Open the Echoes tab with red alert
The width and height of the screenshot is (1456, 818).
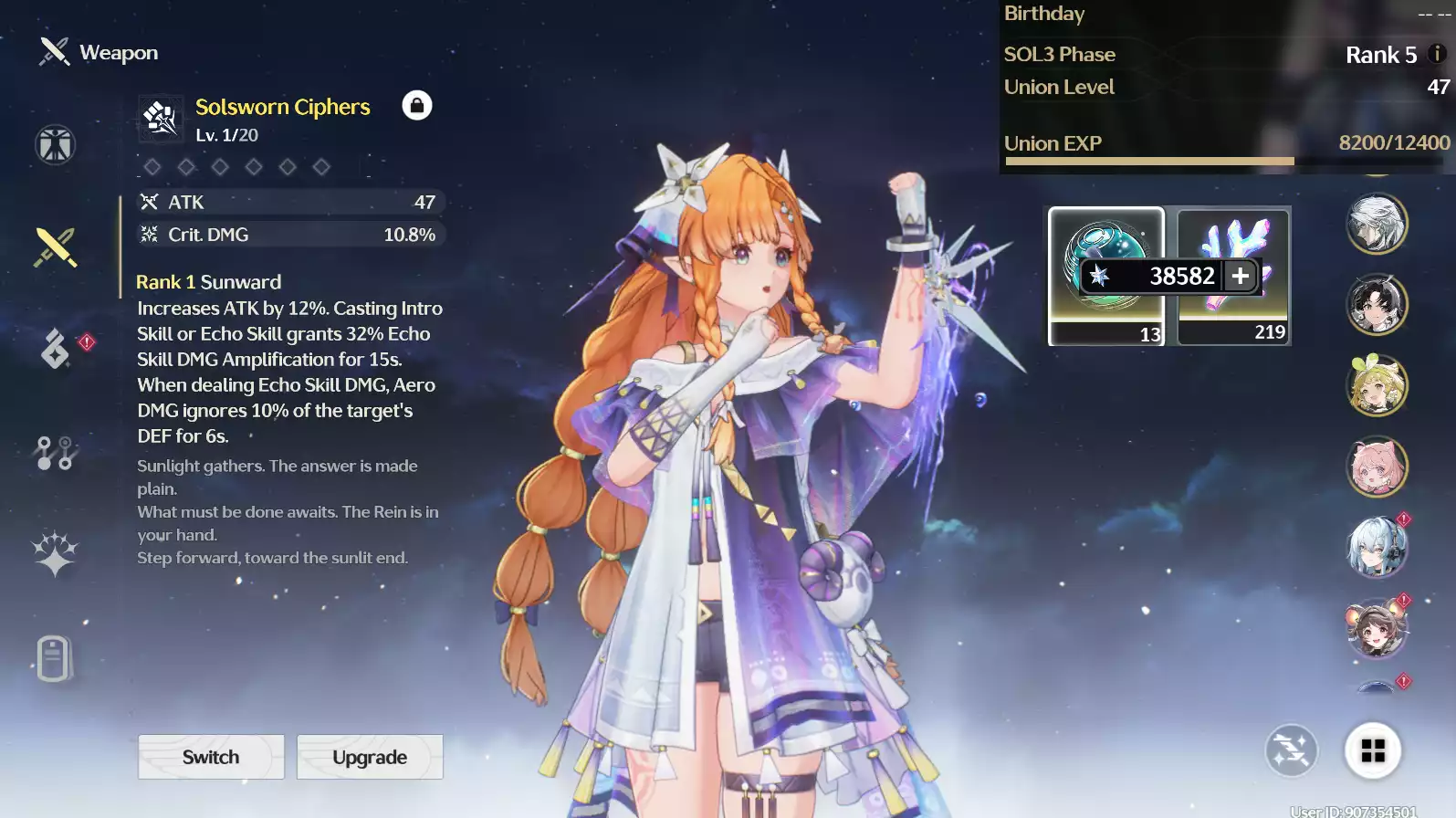(x=55, y=349)
